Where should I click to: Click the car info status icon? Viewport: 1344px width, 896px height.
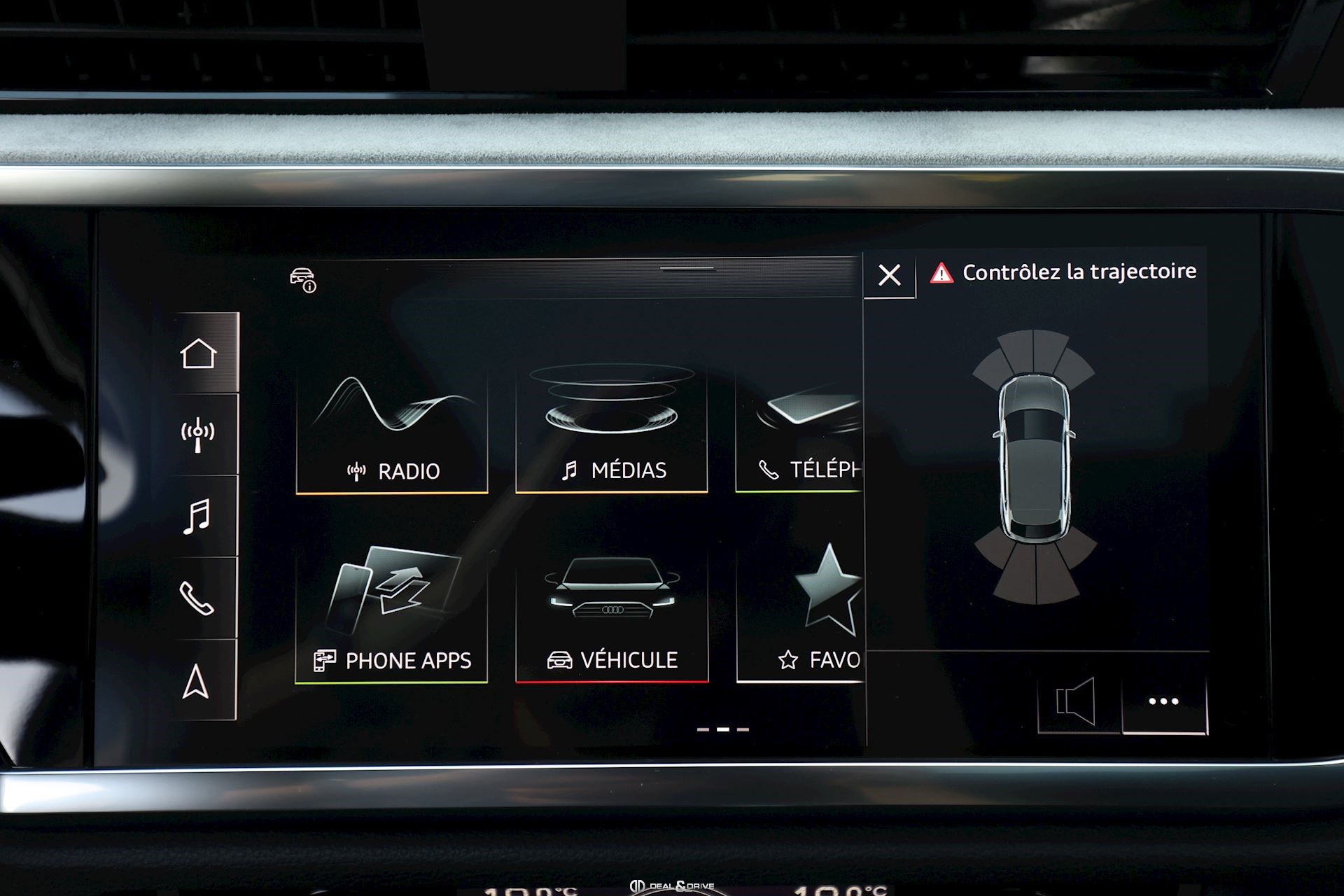pos(303,280)
